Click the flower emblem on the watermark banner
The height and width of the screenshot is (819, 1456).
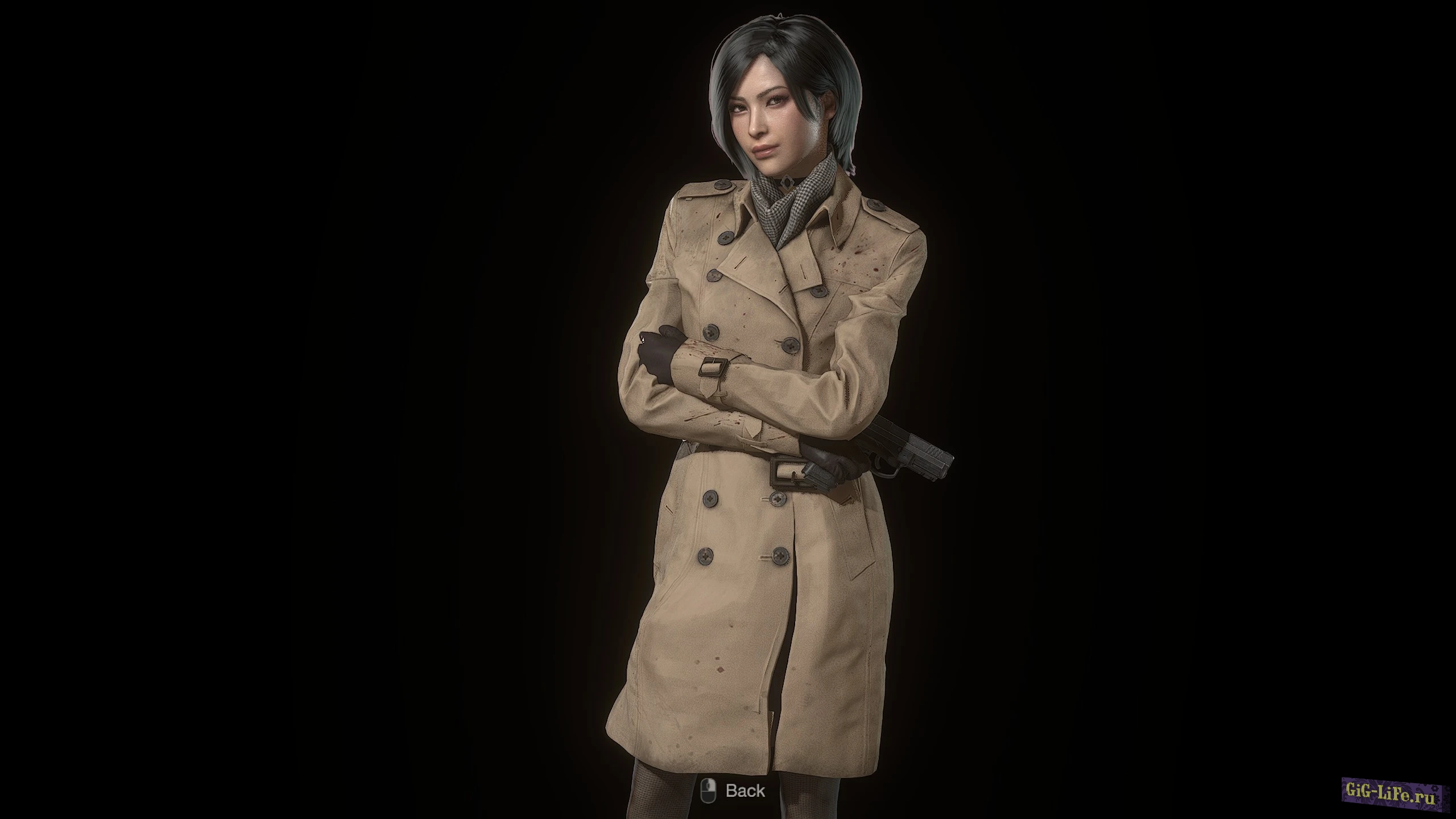pyautogui.click(x=1437, y=790)
